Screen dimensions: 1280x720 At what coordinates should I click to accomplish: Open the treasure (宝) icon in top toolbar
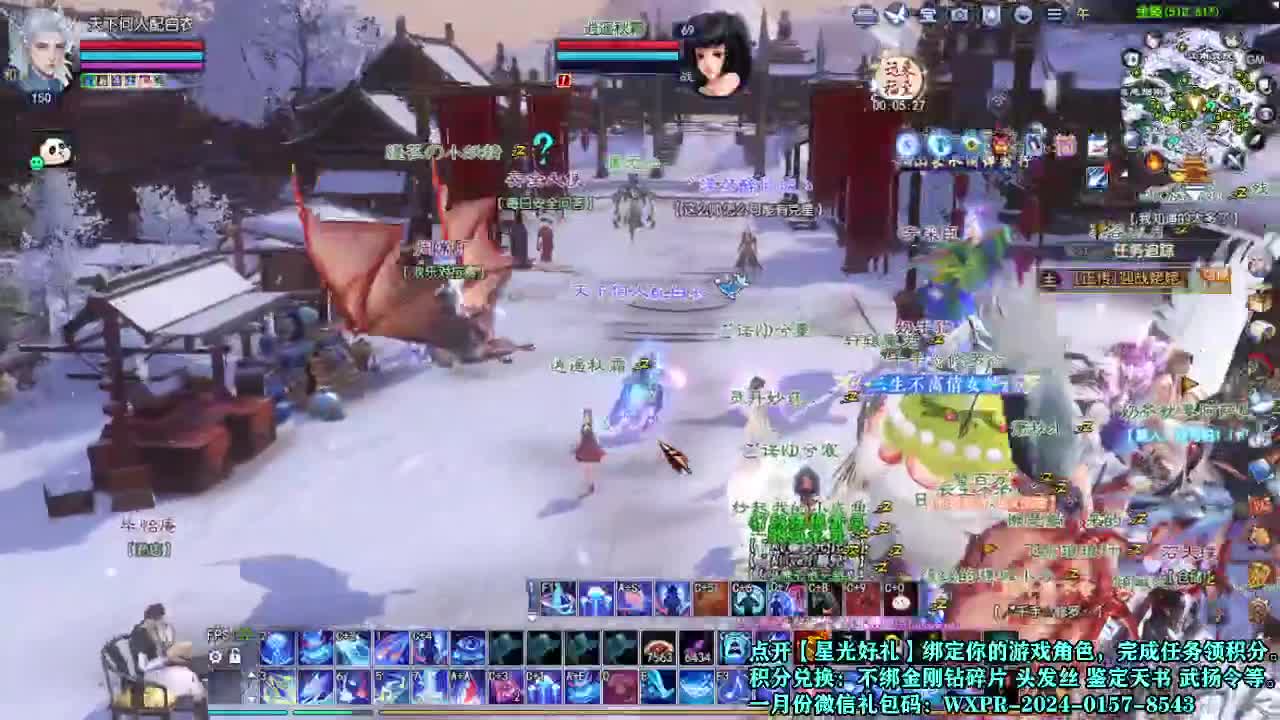click(928, 13)
